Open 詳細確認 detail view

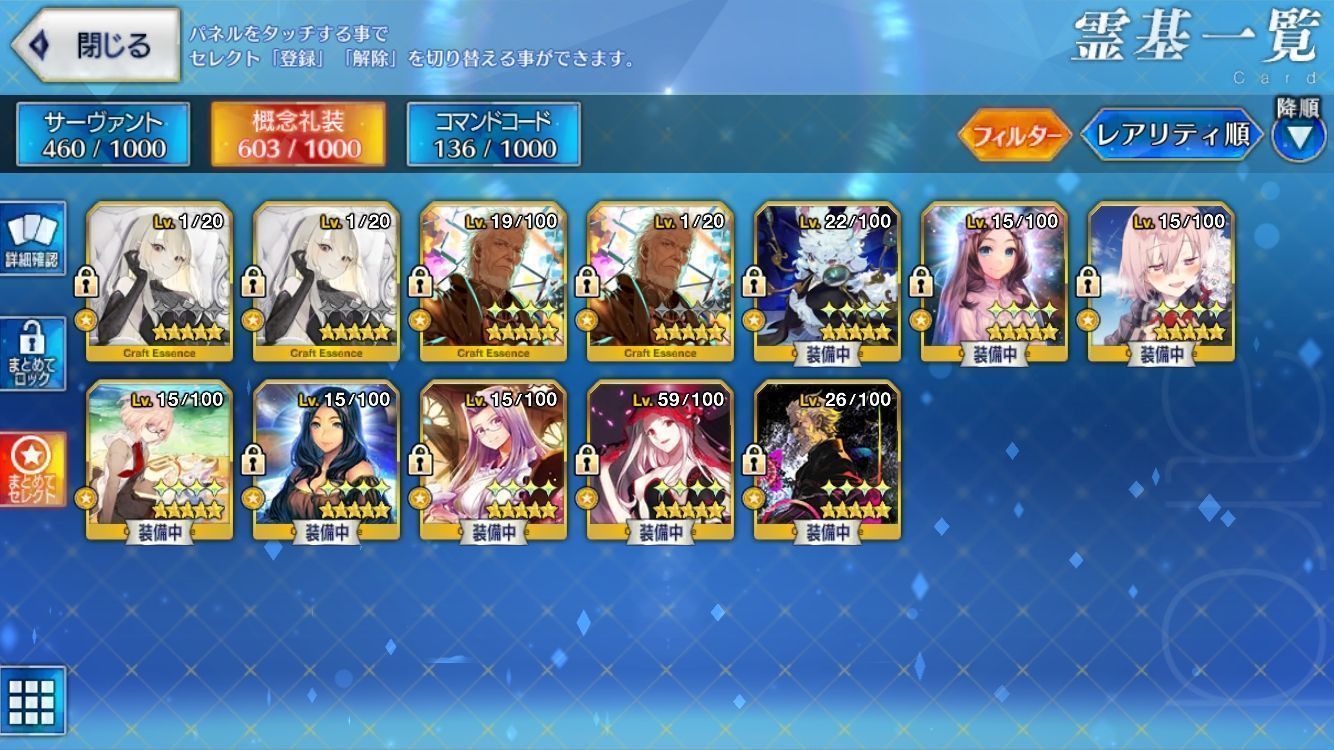pos(33,239)
